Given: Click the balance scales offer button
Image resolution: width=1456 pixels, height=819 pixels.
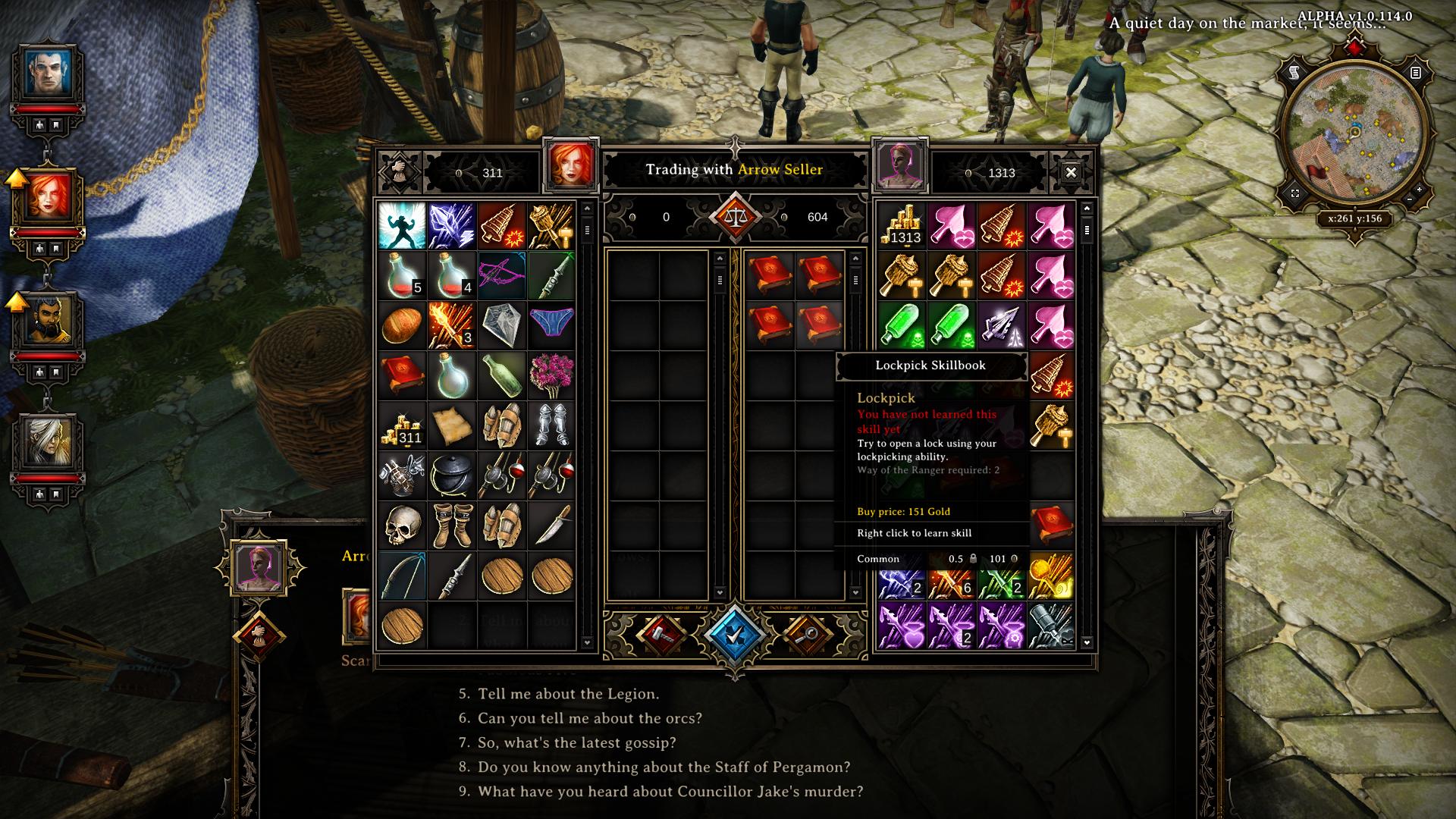Looking at the screenshot, I should click(x=734, y=217).
